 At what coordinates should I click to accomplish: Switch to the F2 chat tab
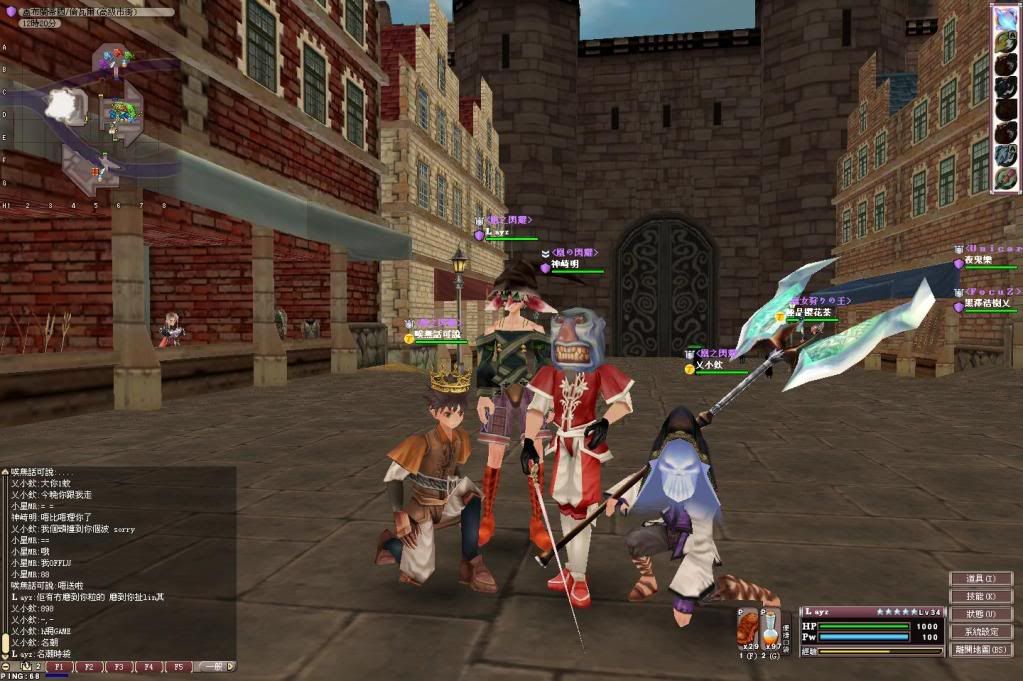89,666
